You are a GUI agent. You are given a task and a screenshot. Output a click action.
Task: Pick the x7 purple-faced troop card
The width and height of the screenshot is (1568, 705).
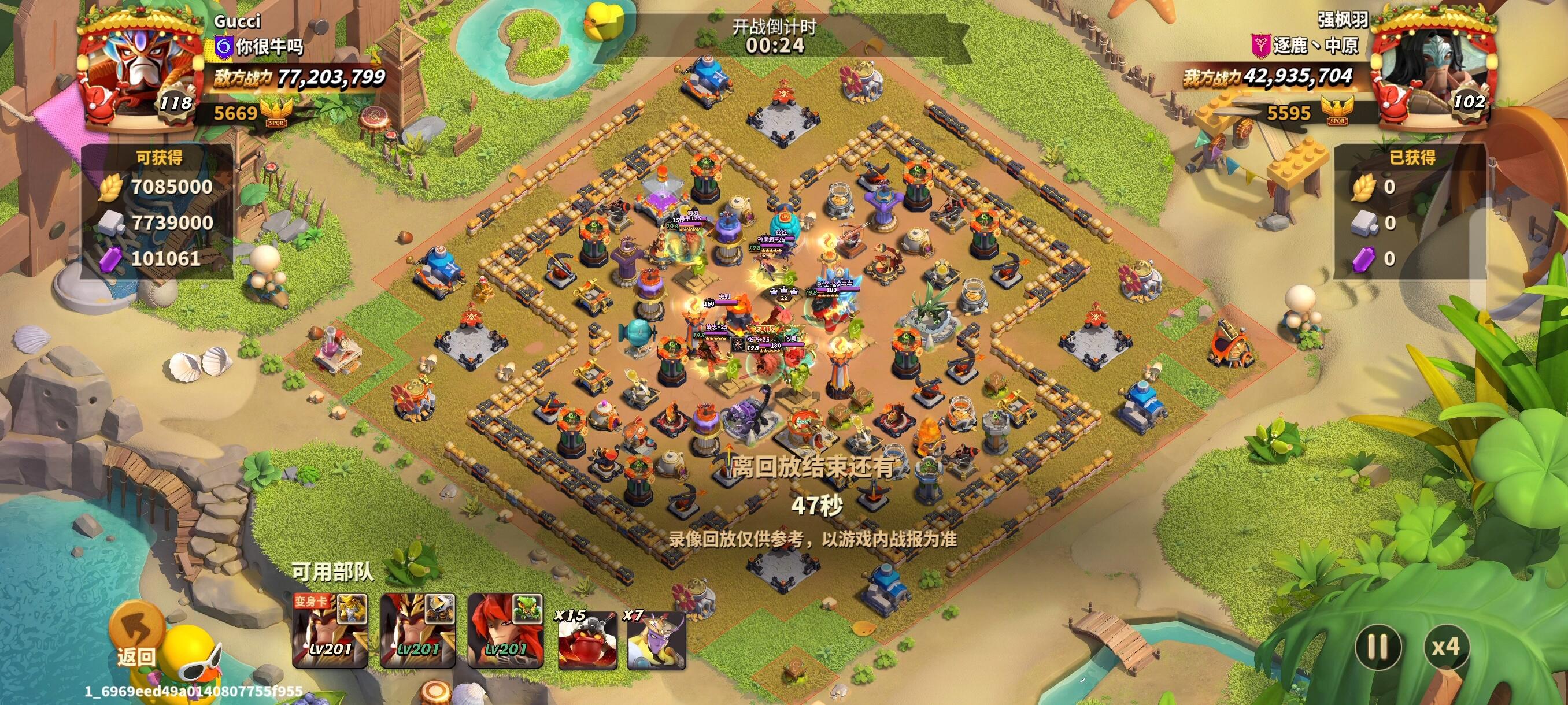tap(656, 639)
